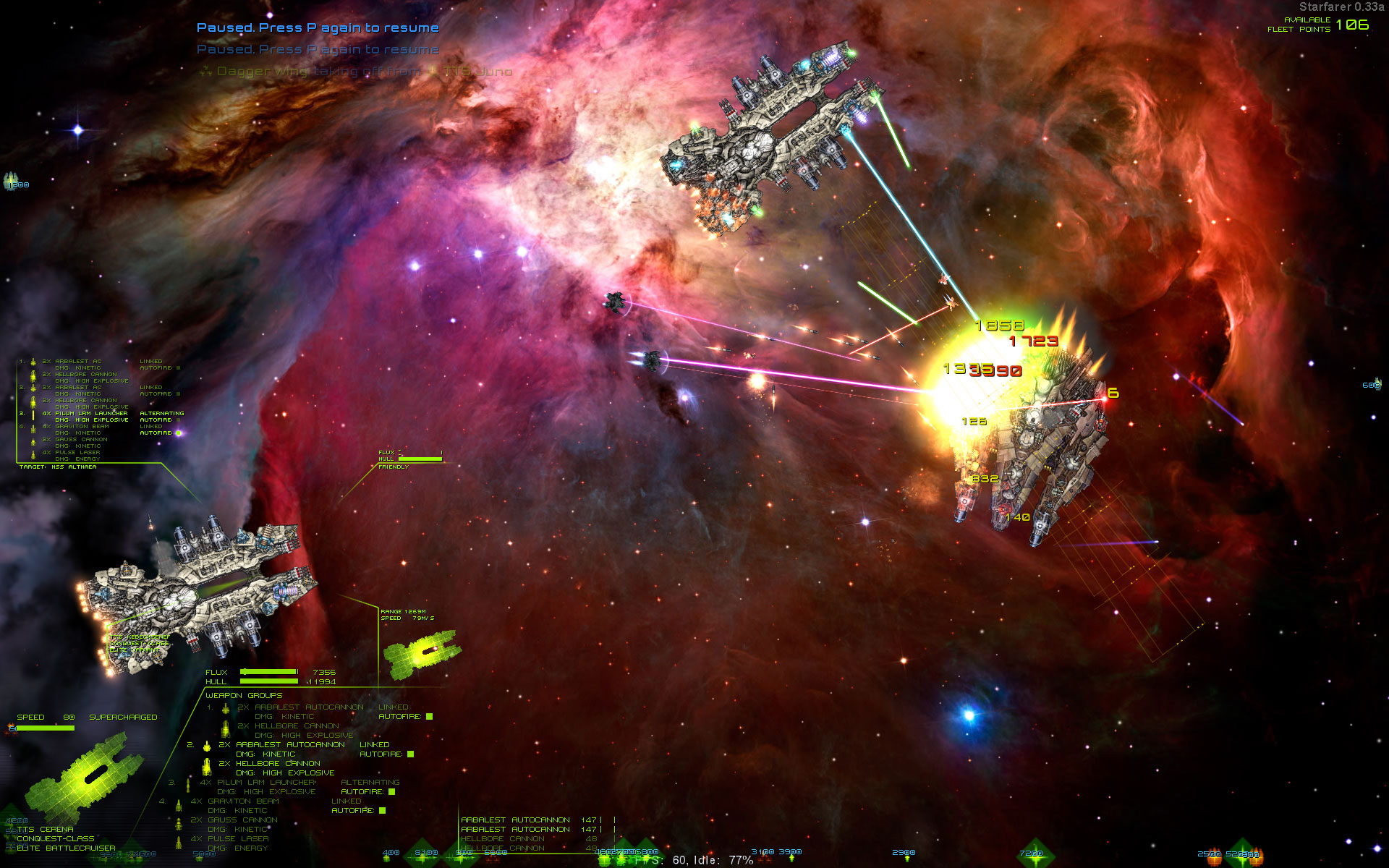Select the Pilum LRM Launcher icon in group 3
Viewport: 1389px width, 868px height.
tap(187, 786)
